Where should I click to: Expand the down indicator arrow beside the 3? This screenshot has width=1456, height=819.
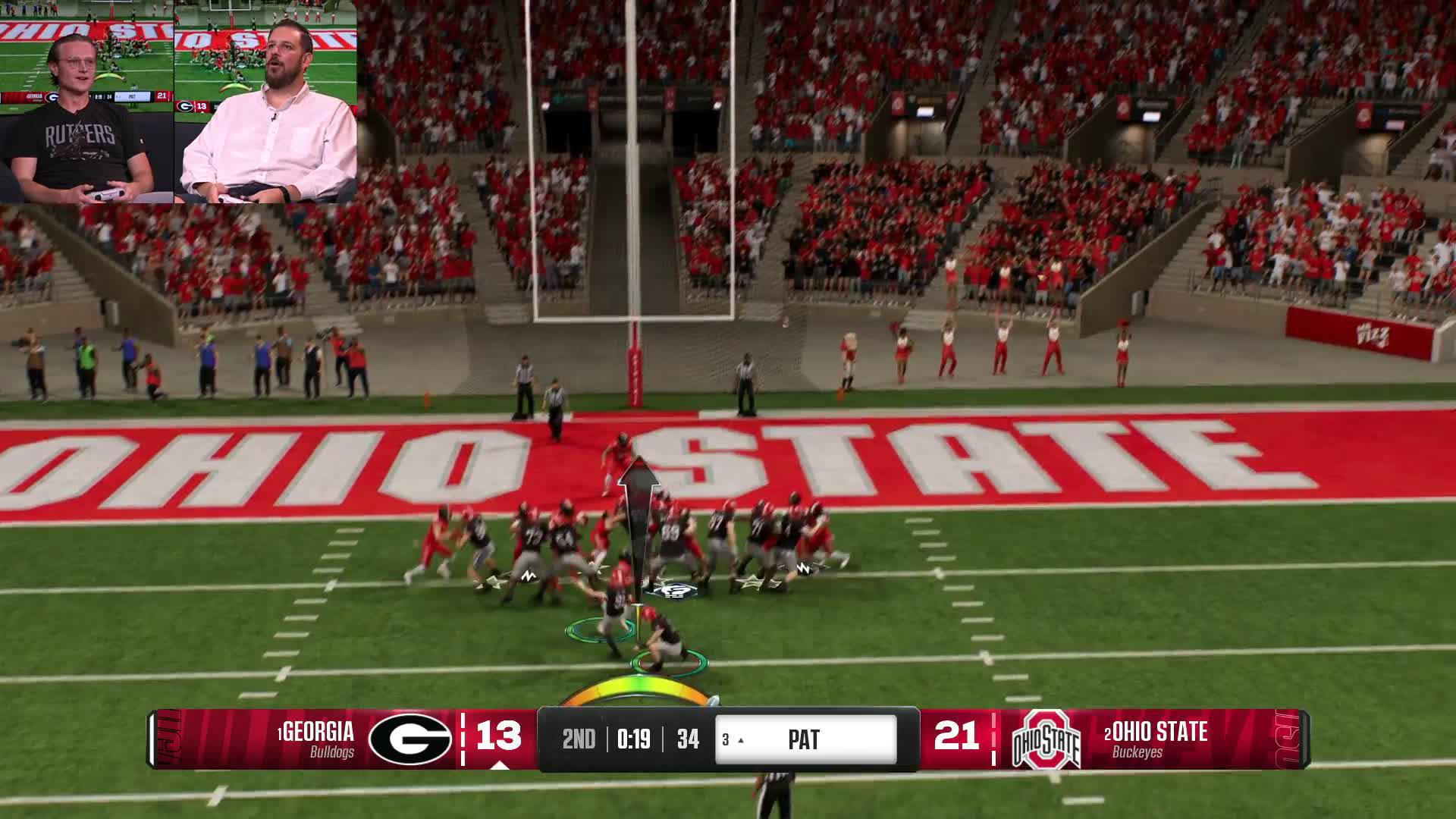coord(741,740)
